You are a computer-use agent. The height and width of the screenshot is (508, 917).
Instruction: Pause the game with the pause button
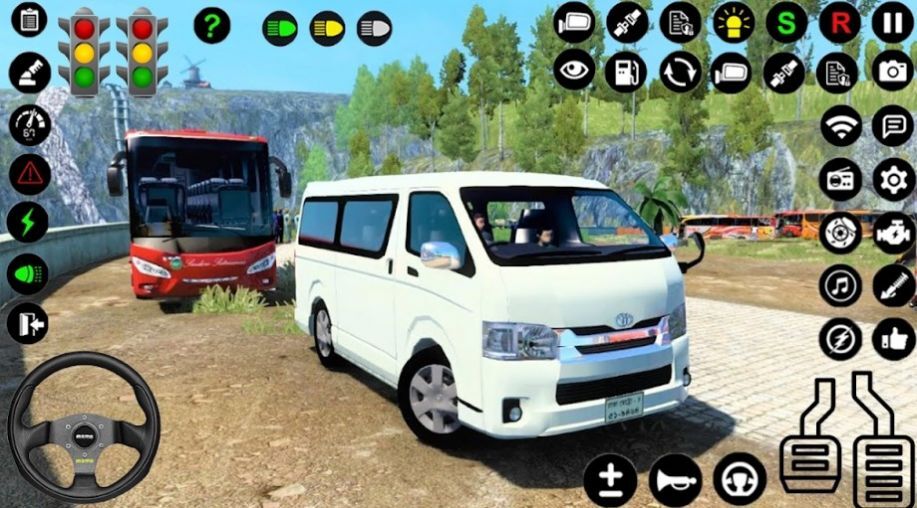click(x=892, y=22)
